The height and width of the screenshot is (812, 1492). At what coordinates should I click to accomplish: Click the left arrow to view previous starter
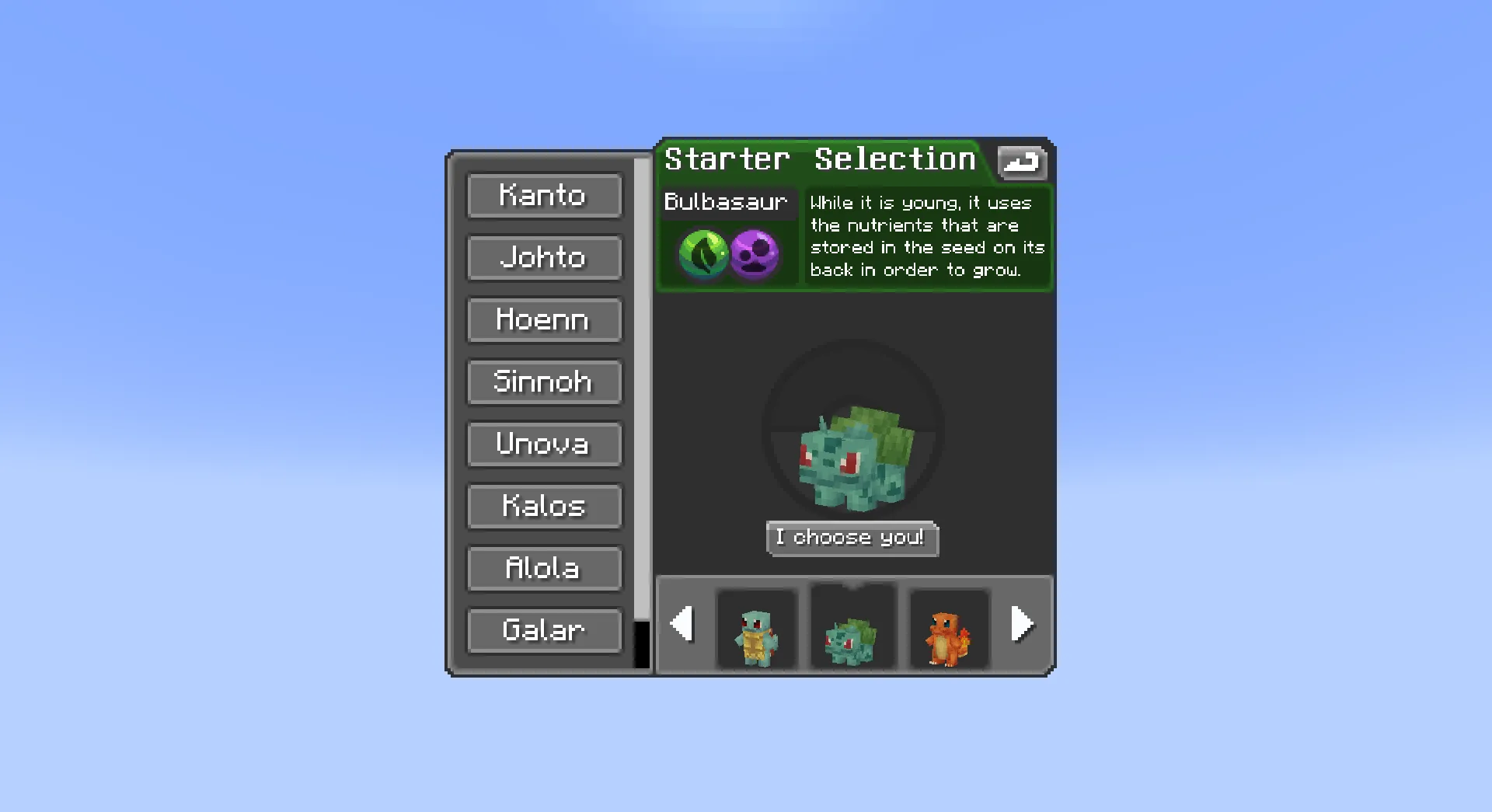coord(682,624)
